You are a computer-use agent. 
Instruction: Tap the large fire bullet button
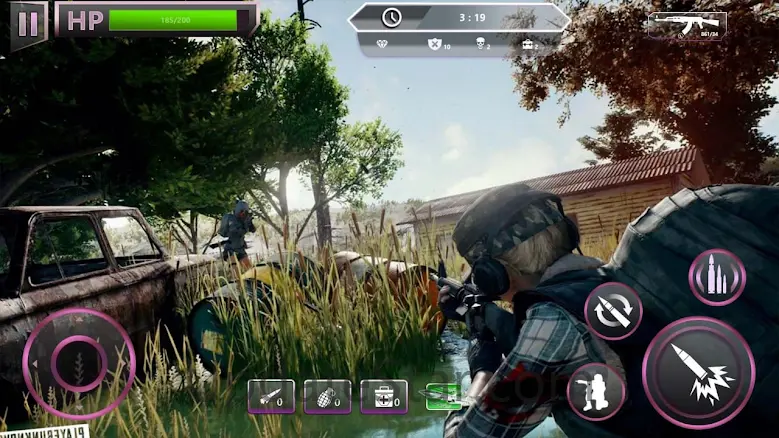coord(698,372)
